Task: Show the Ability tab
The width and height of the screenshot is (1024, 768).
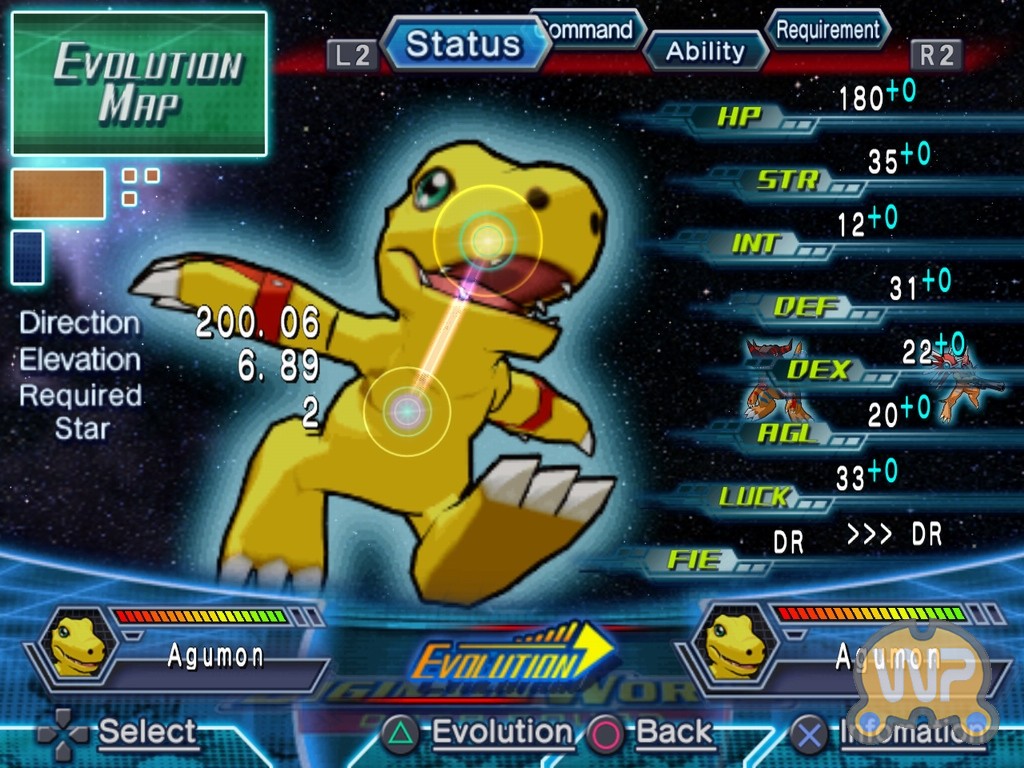Action: coord(705,51)
